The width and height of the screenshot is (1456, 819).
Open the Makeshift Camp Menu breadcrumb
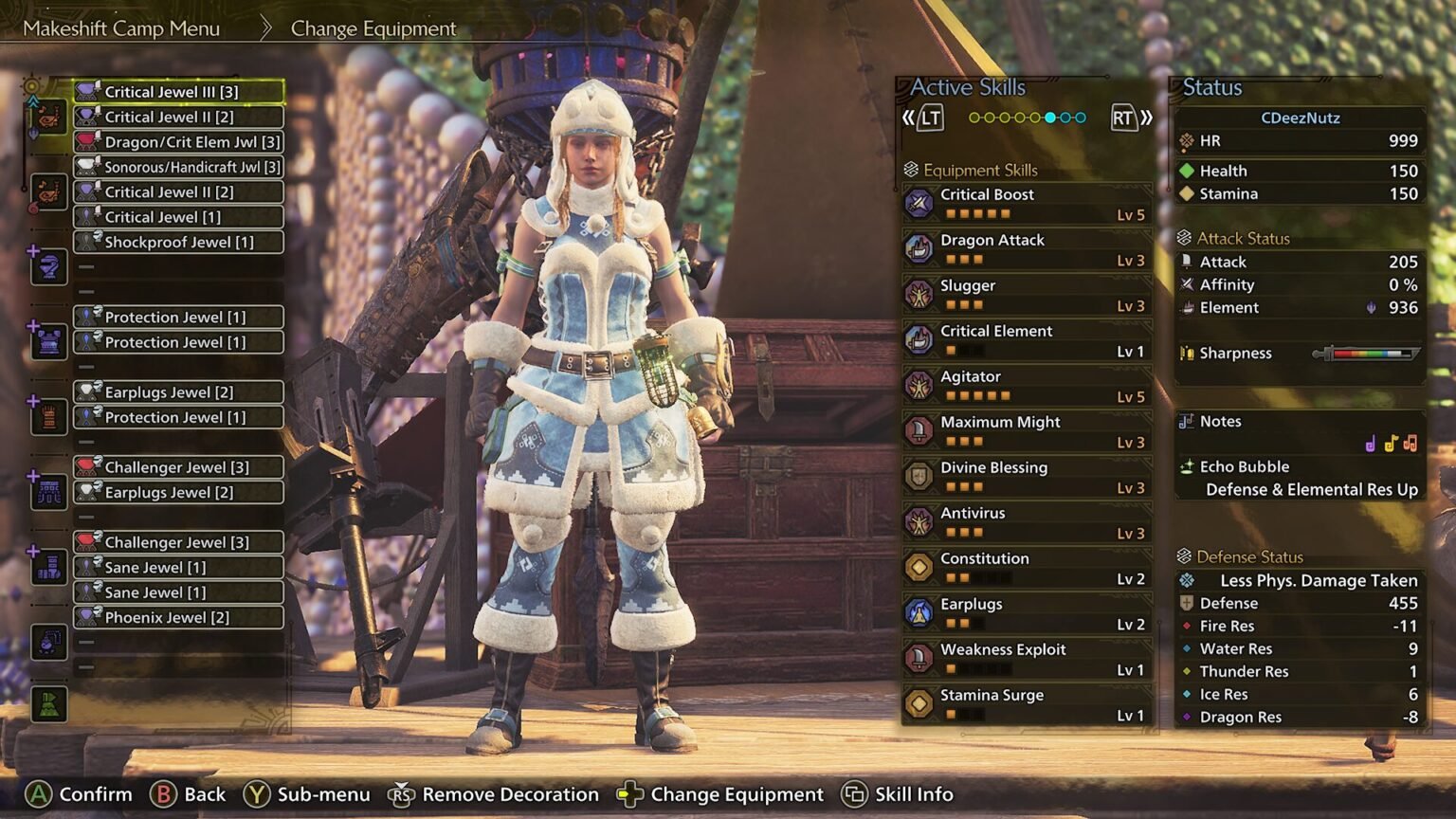pos(121,28)
